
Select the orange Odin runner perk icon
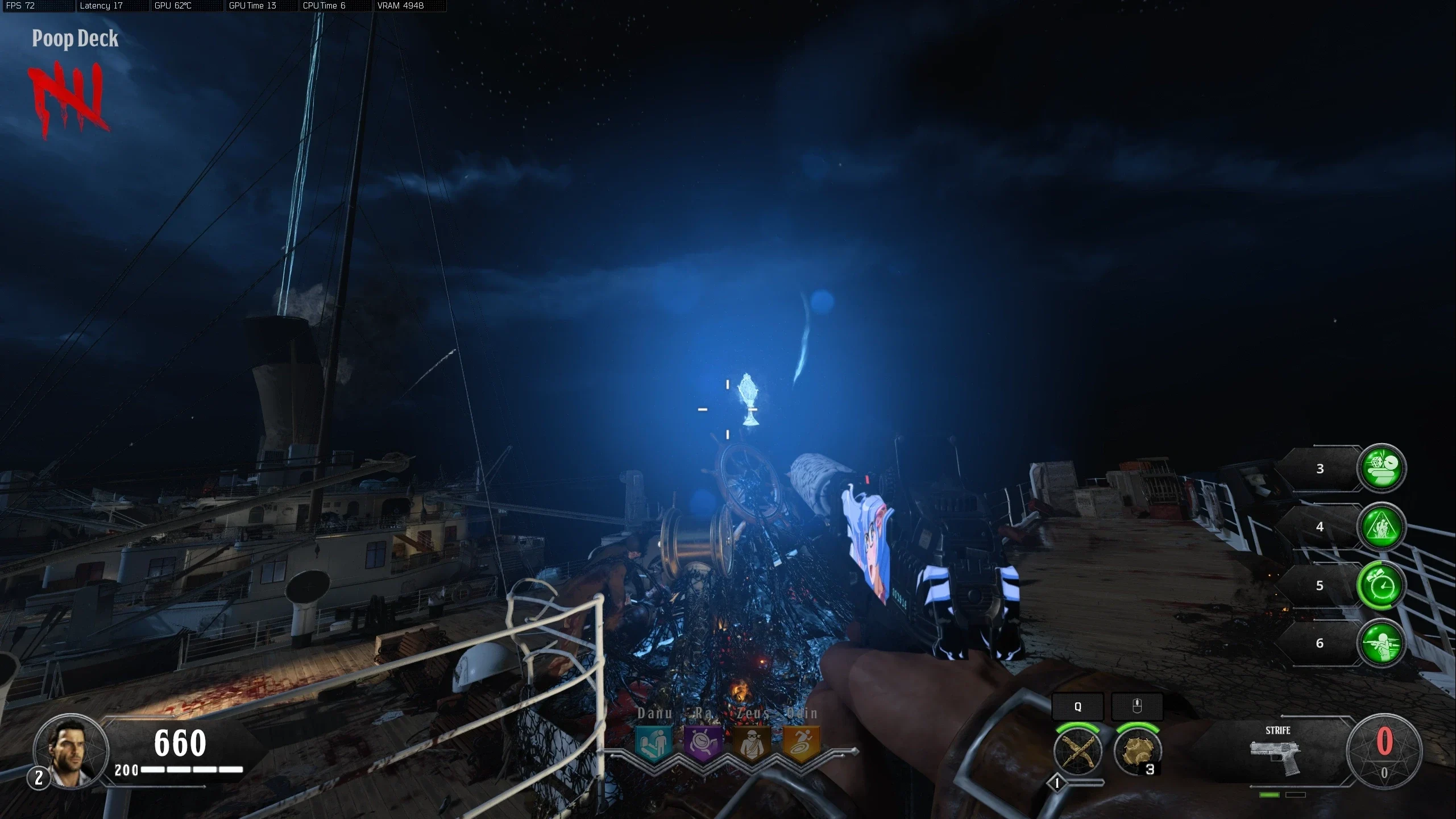point(801,743)
